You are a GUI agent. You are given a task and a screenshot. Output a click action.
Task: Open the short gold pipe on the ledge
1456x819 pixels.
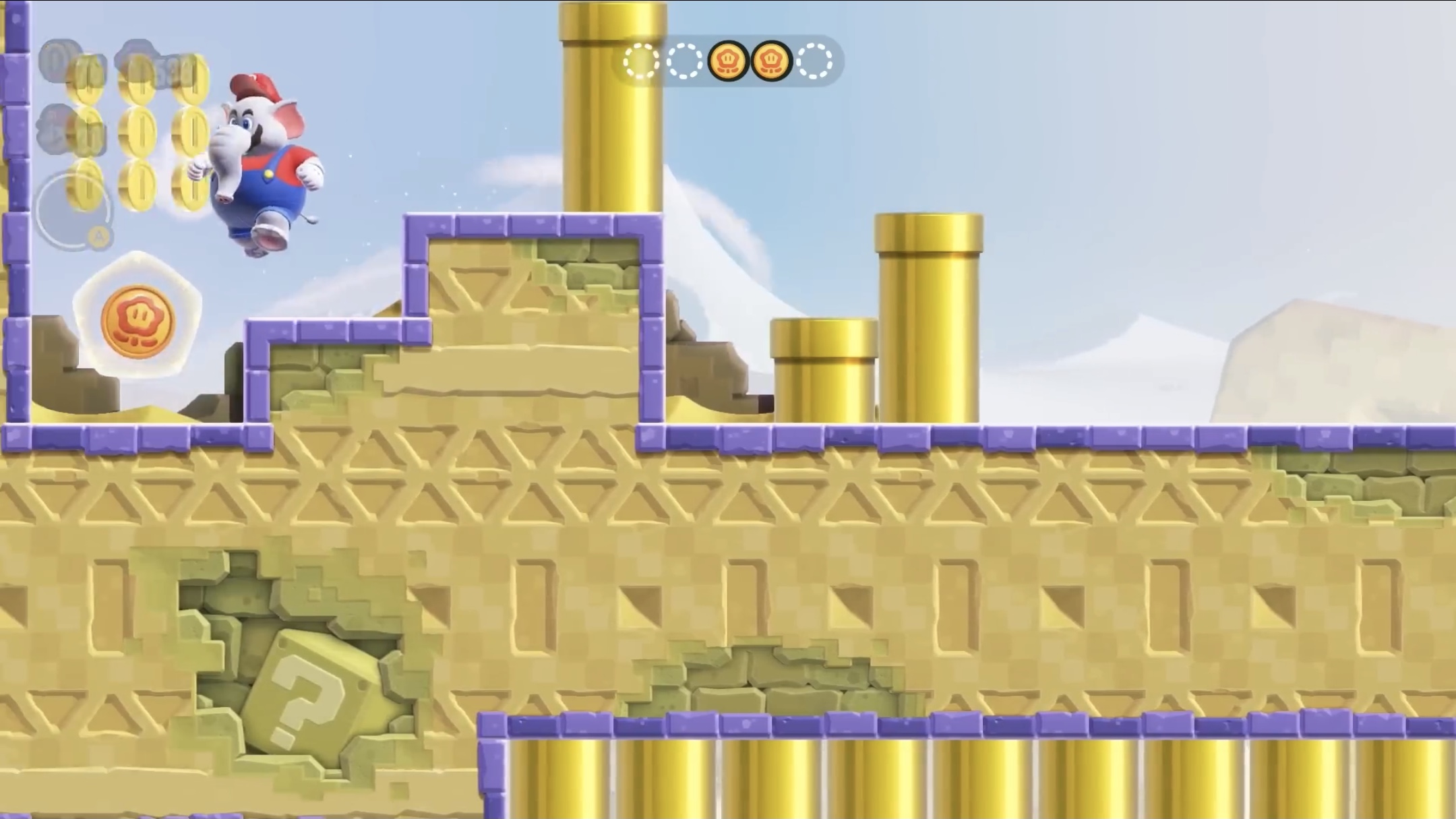824,371
